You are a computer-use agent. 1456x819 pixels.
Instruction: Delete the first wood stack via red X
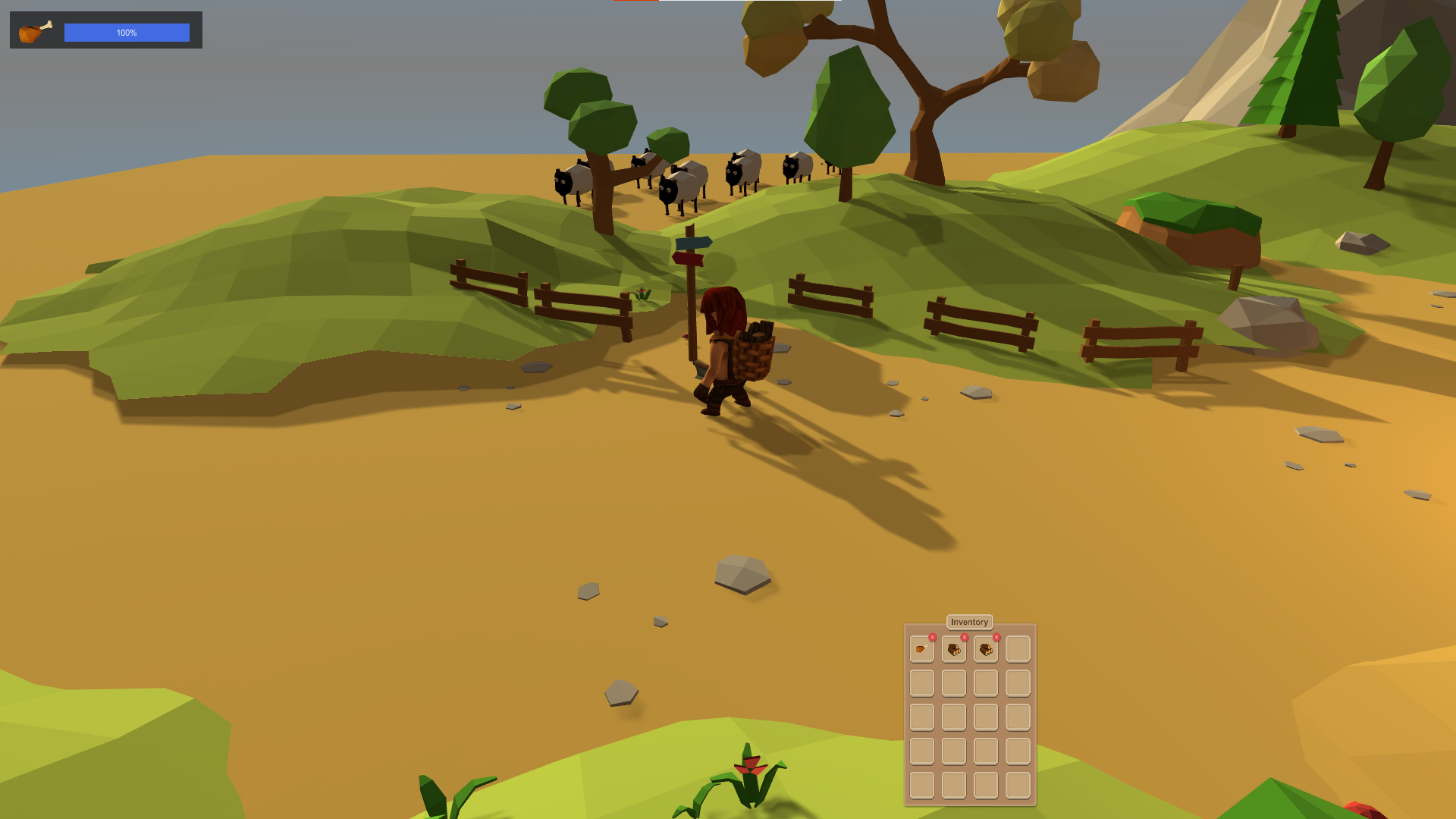[x=965, y=638]
